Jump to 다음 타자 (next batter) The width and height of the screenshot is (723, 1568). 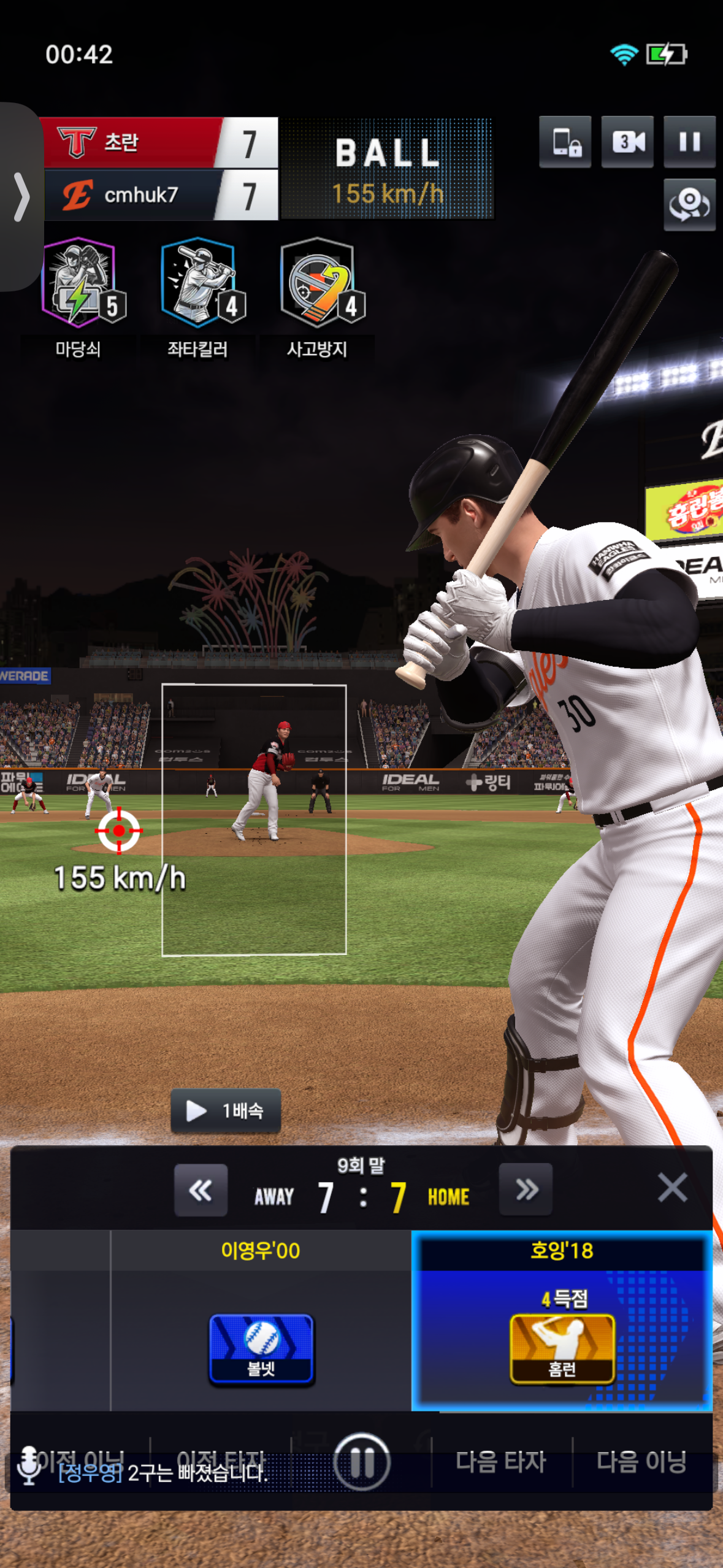pyautogui.click(x=500, y=1462)
